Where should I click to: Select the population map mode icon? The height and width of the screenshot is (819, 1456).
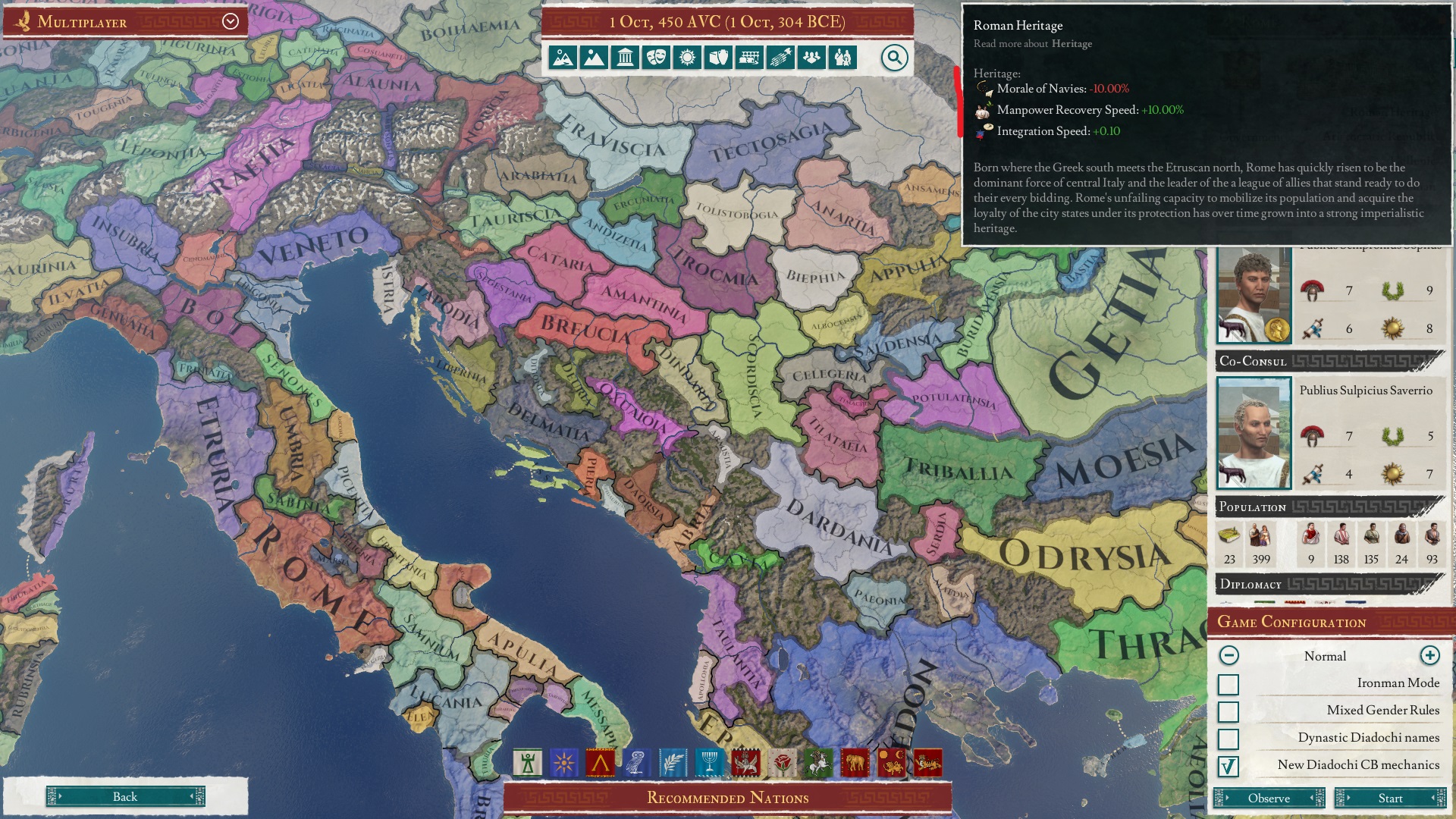pyautogui.click(x=812, y=57)
